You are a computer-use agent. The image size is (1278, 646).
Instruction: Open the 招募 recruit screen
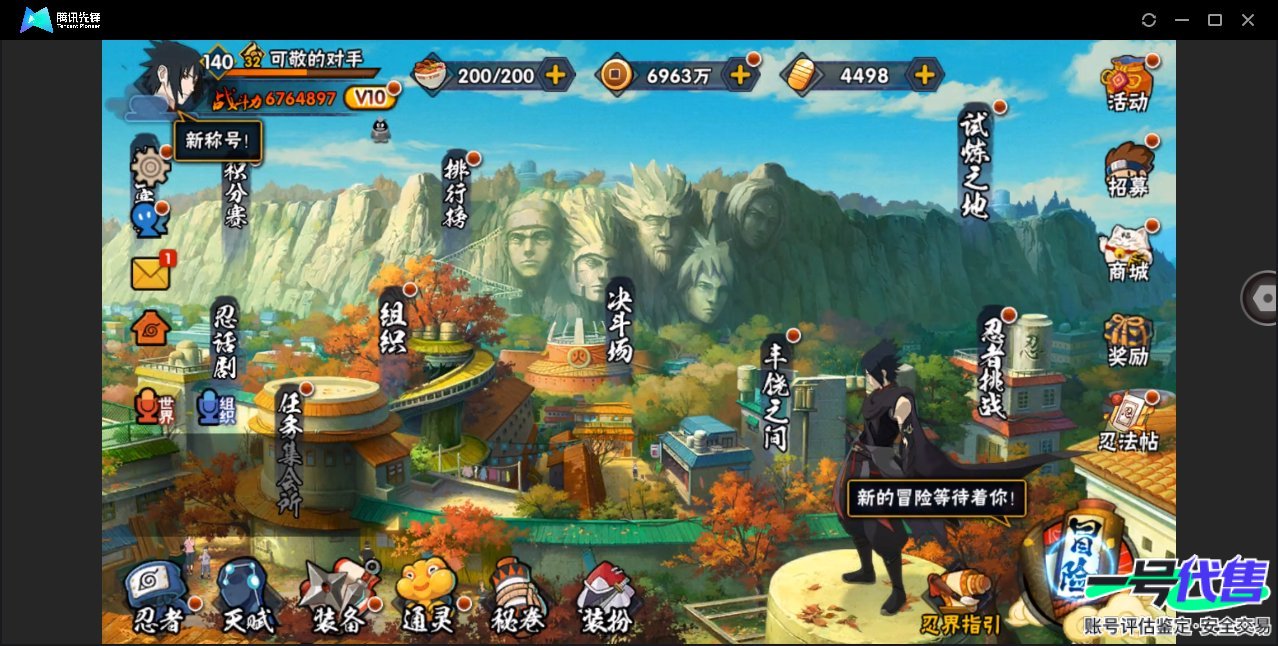tap(1128, 168)
